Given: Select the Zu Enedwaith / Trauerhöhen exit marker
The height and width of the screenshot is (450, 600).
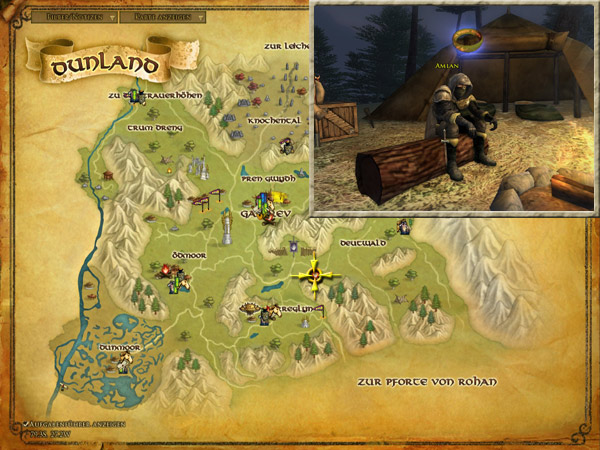Looking at the screenshot, I should tap(129, 96).
